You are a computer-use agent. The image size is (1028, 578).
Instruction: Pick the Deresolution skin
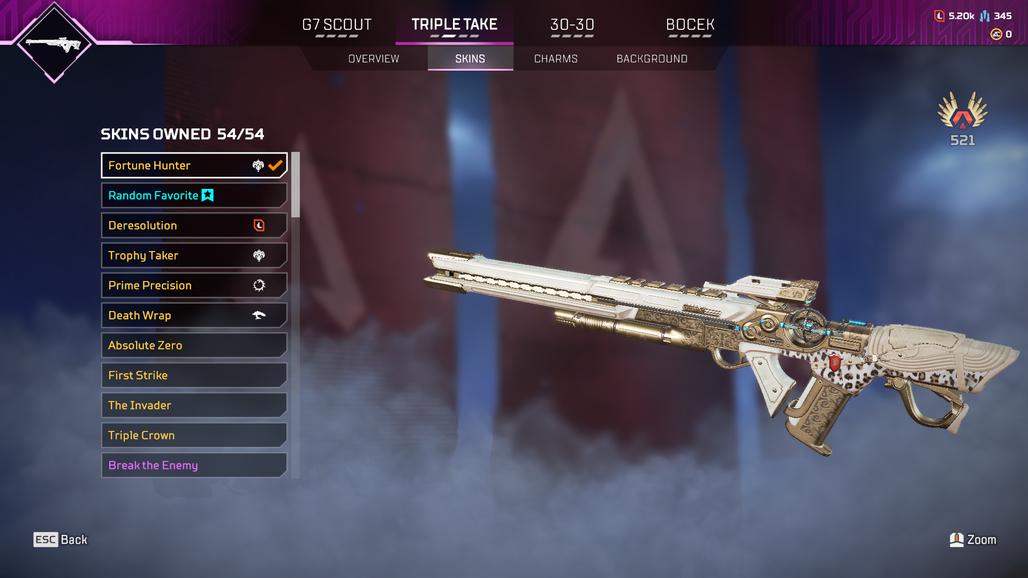[x=194, y=225]
